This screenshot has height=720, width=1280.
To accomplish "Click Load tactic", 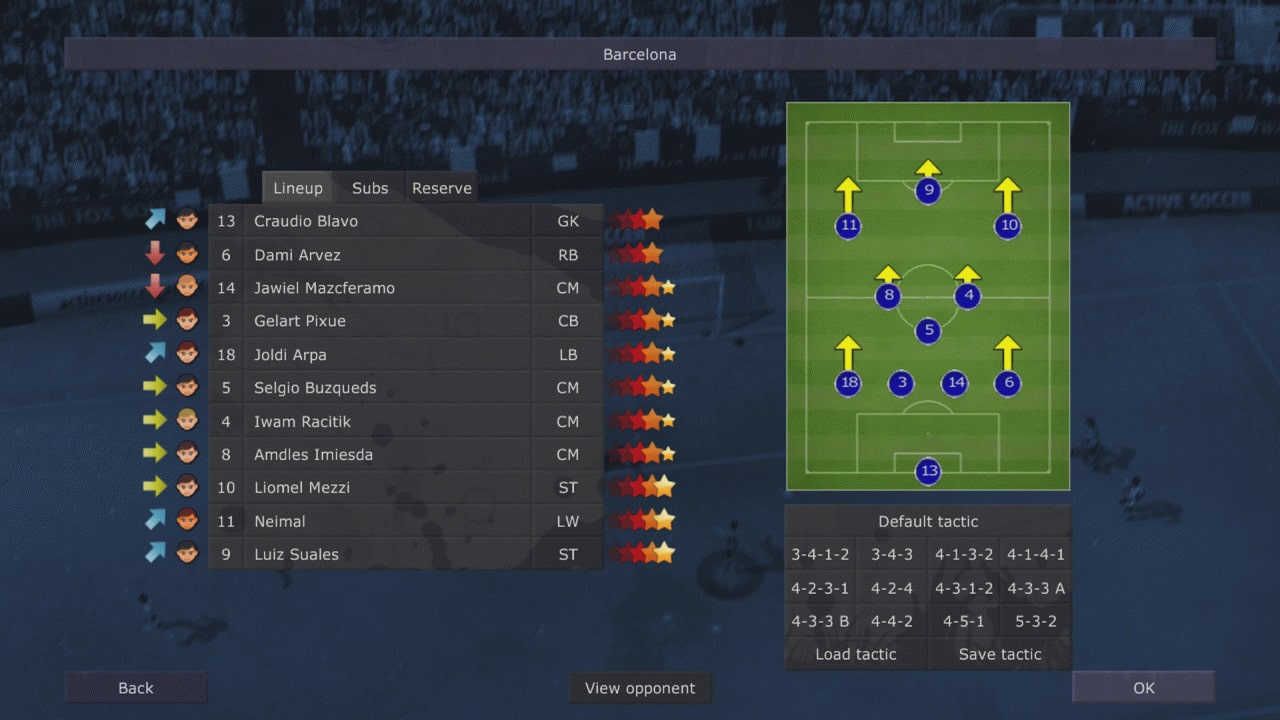I will click(x=857, y=654).
